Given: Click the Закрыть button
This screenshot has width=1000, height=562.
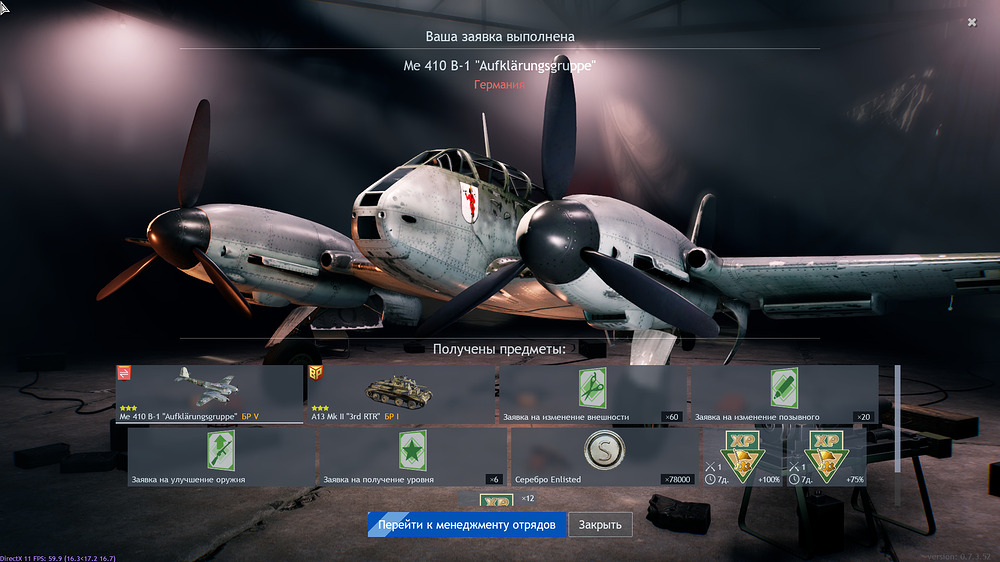Looking at the screenshot, I should click(x=600, y=525).
